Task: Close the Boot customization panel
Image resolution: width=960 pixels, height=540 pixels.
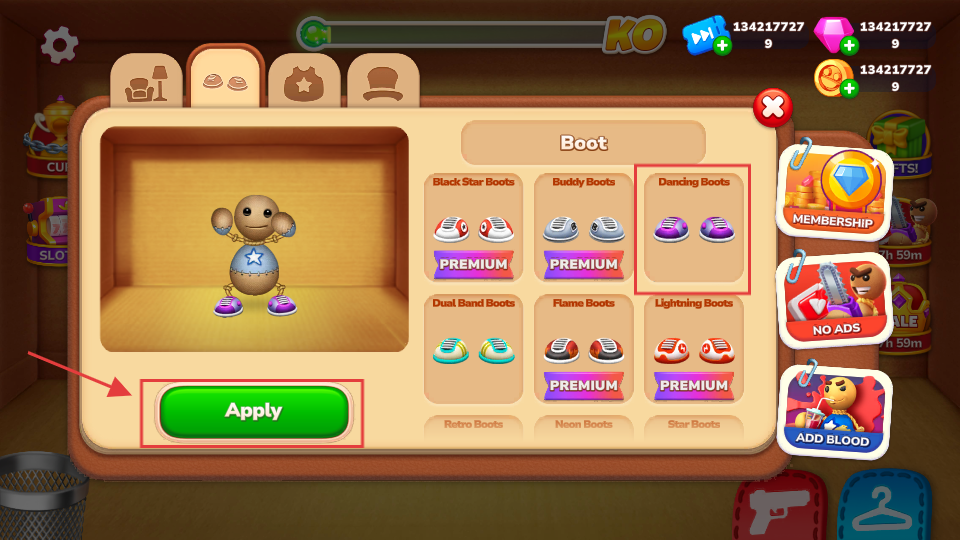Action: pyautogui.click(x=772, y=107)
